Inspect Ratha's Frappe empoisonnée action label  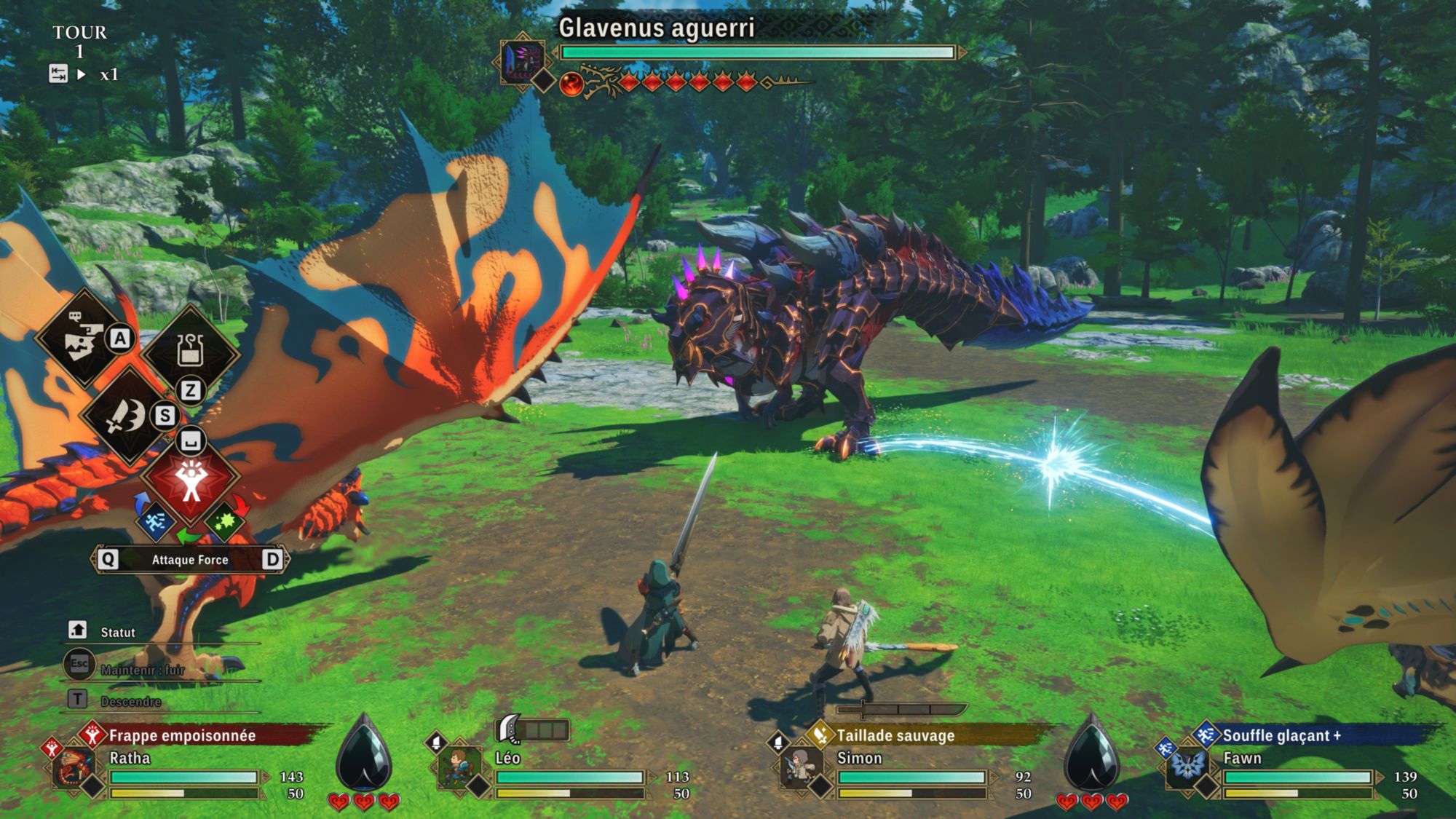[x=182, y=735]
